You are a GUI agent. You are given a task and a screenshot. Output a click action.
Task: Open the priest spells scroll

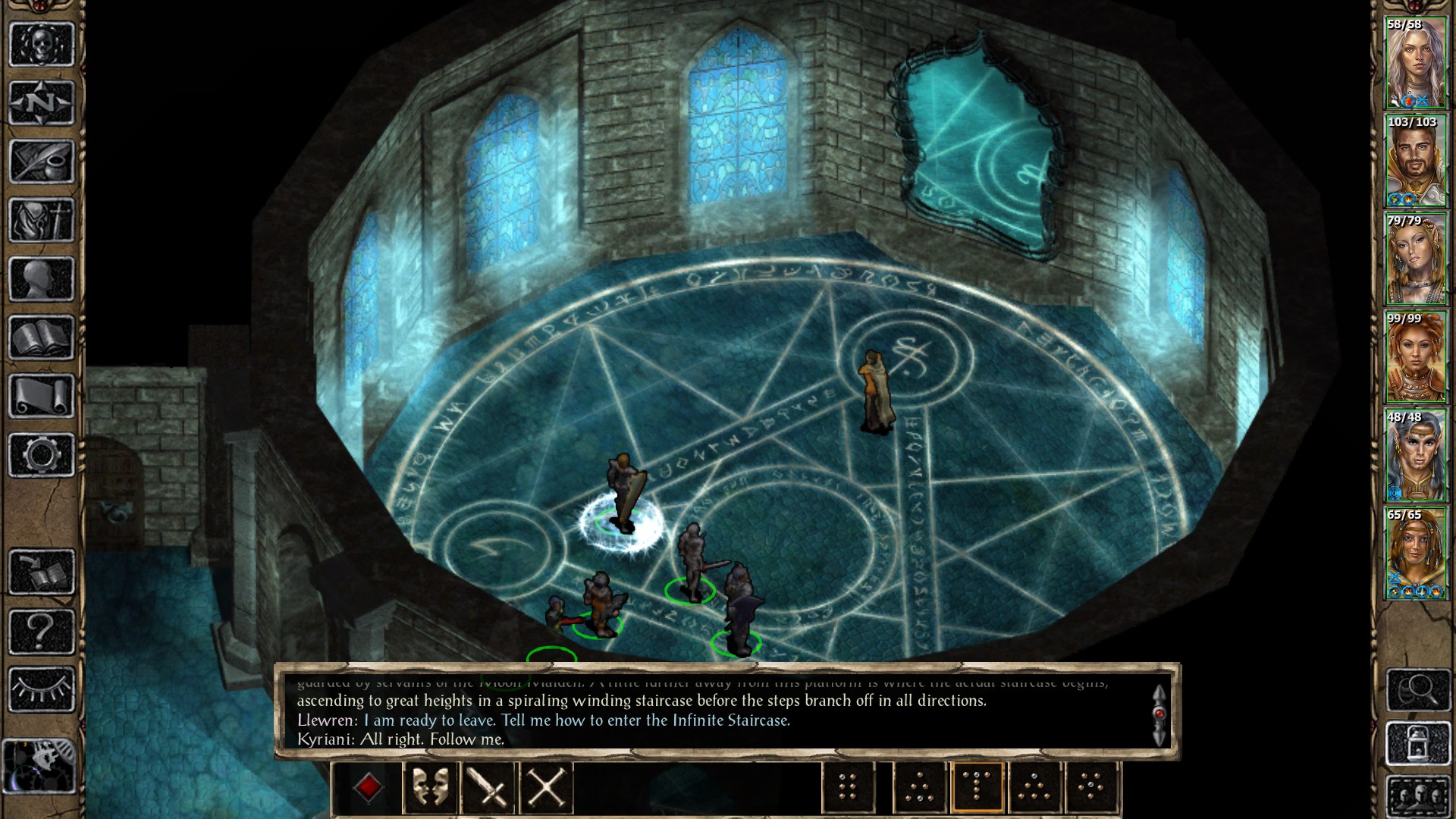coord(42,394)
